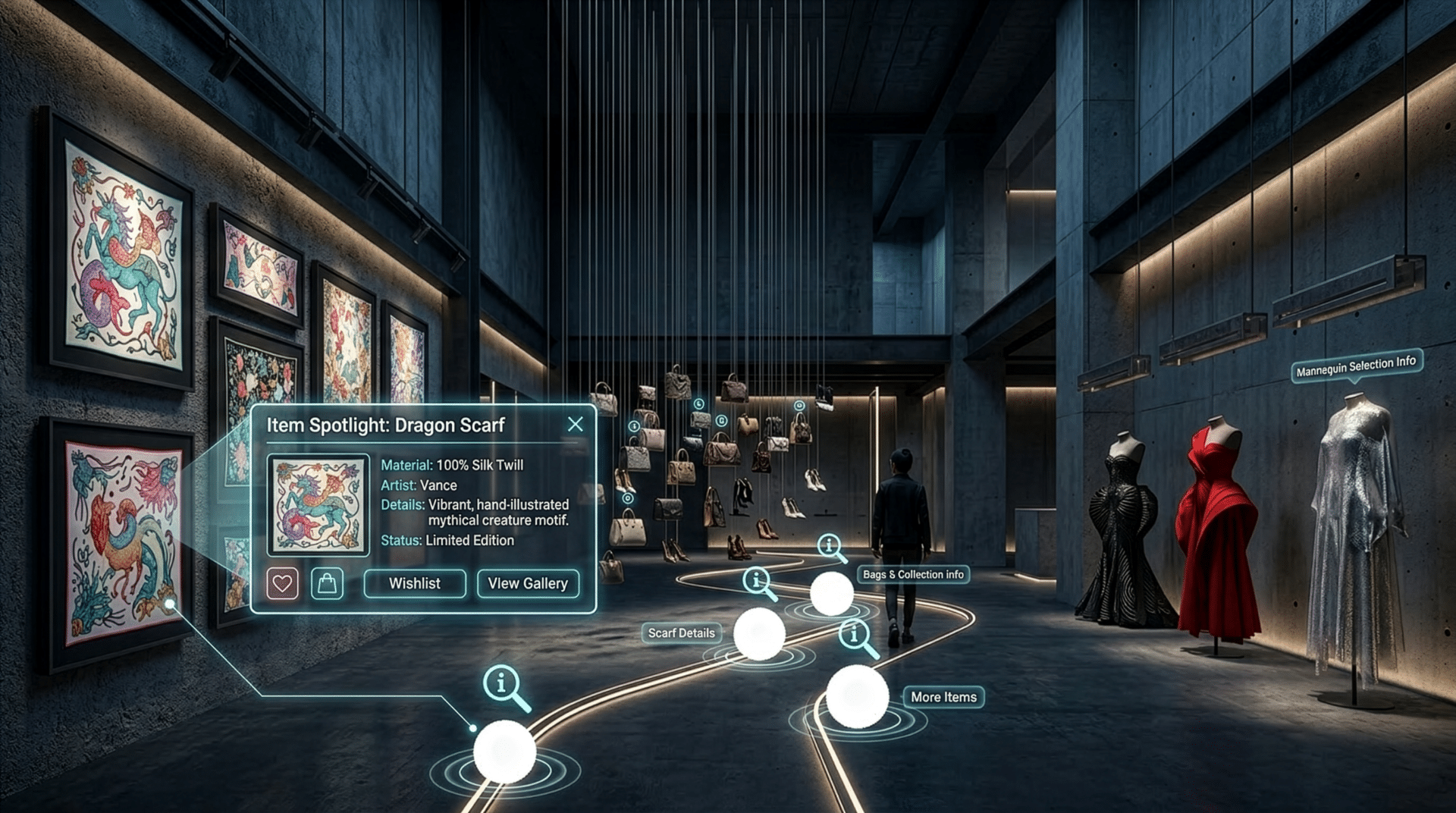Click the info magnifier above Bags waypoint
Image resolution: width=1456 pixels, height=813 pixels.
coord(830,546)
